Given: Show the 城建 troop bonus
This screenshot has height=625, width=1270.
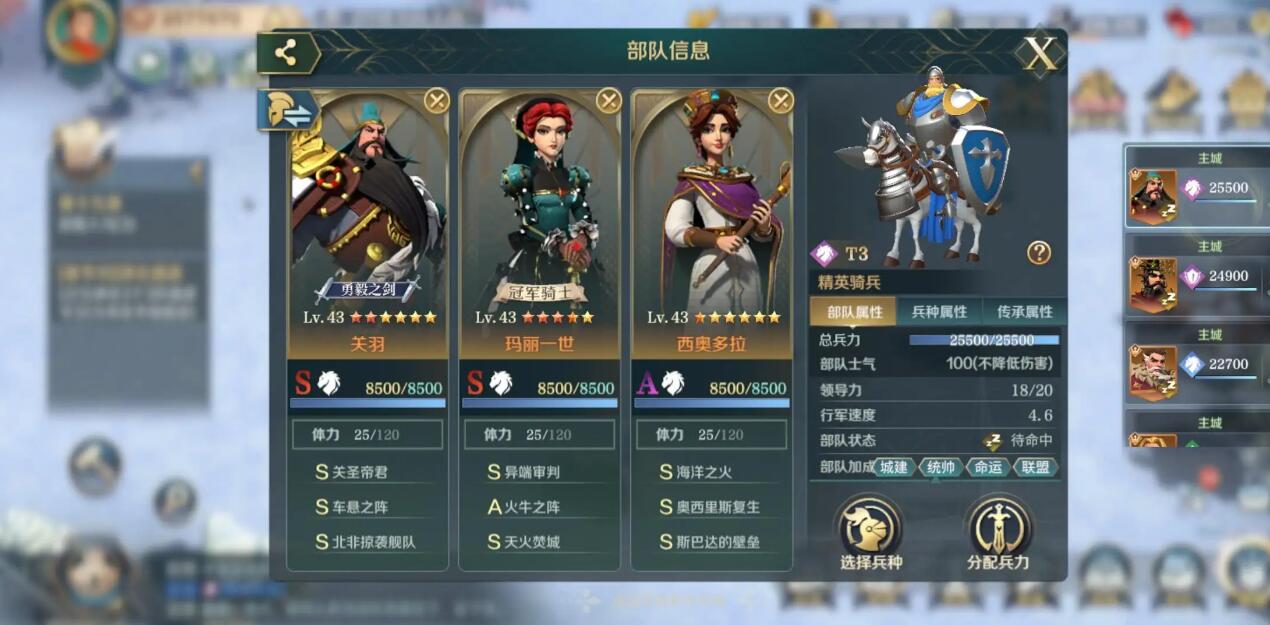Looking at the screenshot, I should (x=893, y=467).
